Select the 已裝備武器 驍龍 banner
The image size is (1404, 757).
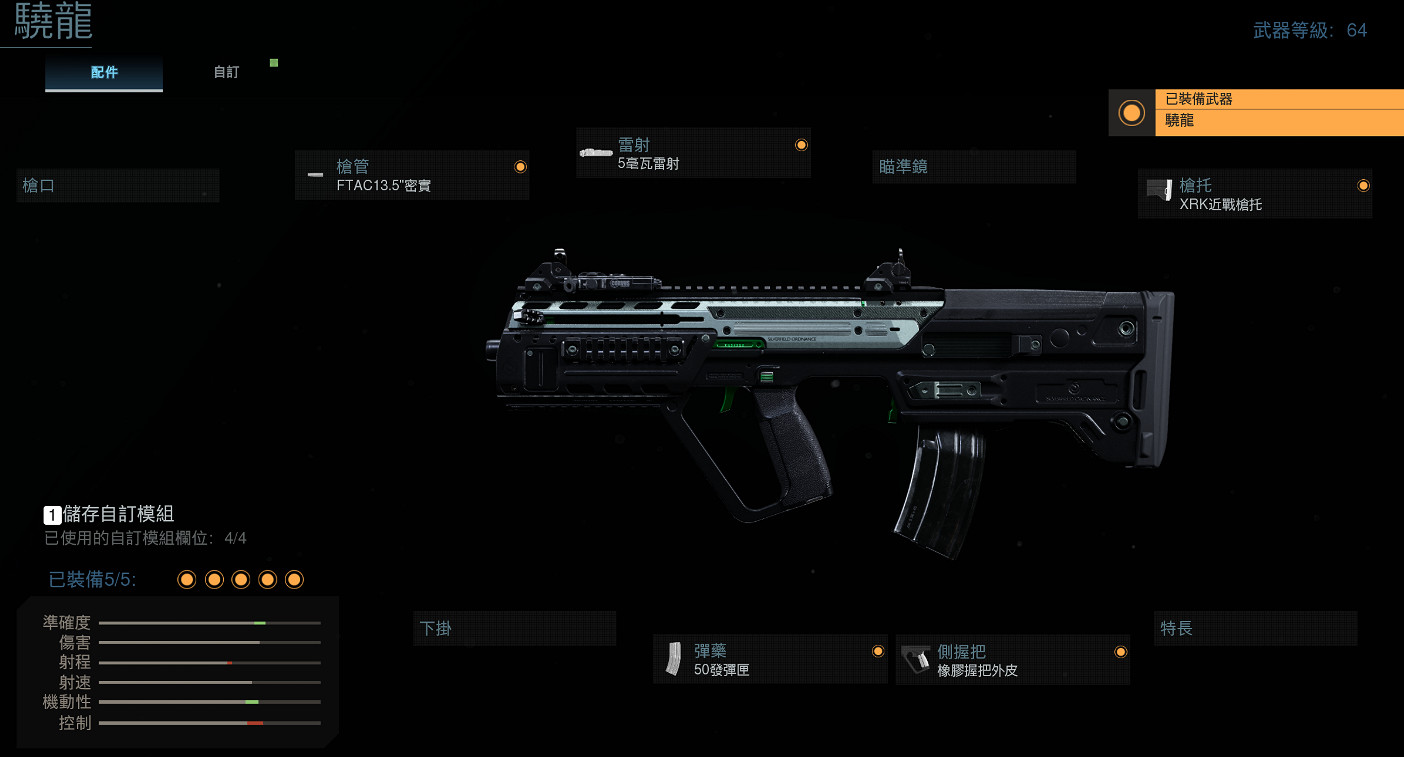pyautogui.click(x=1256, y=112)
